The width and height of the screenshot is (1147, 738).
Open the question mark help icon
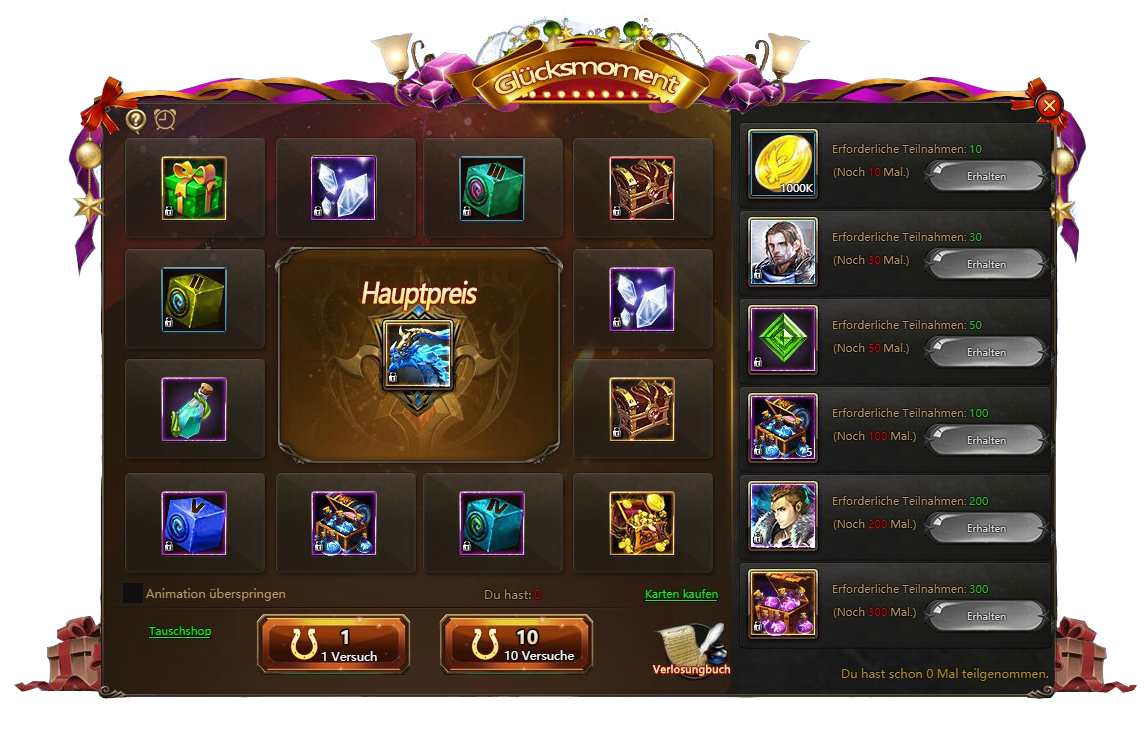(x=136, y=120)
